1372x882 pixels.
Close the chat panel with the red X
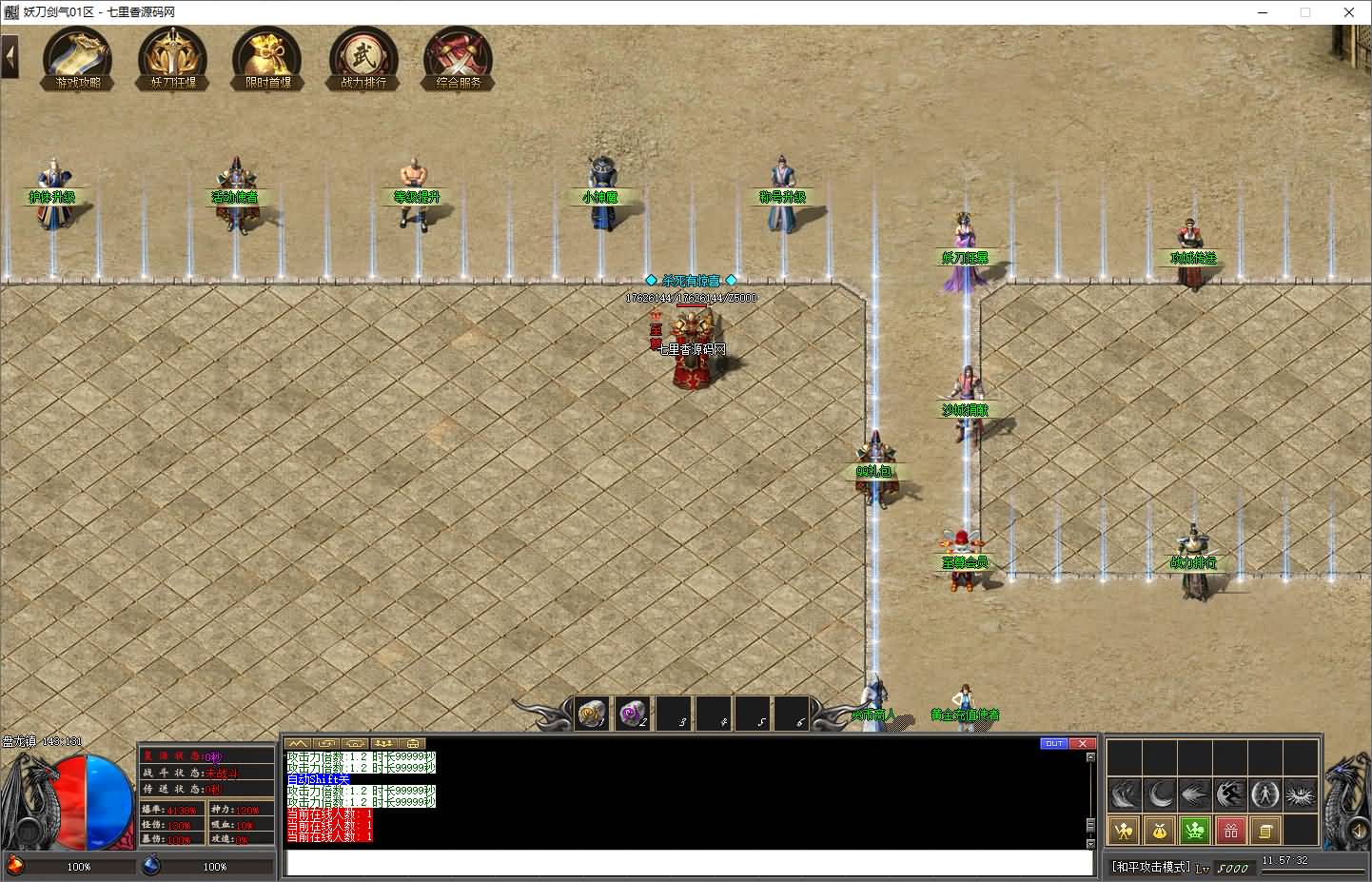pos(1082,743)
